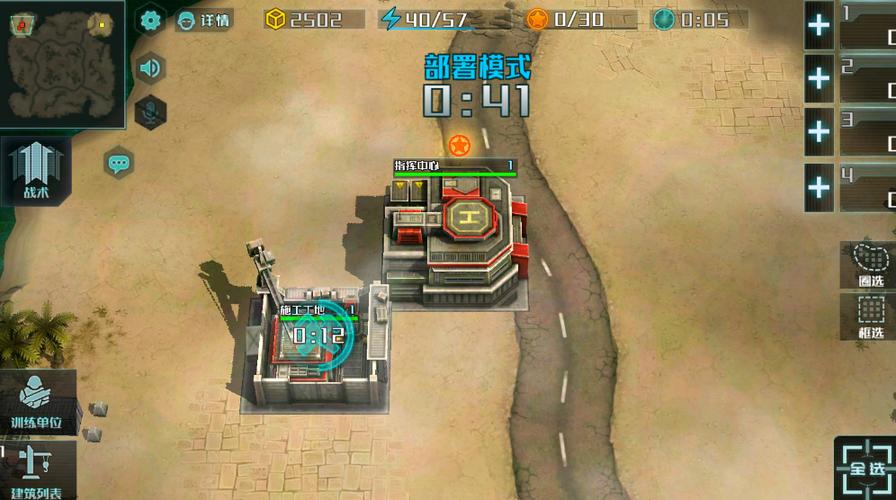Toggle the voice microphone icon

point(150,112)
